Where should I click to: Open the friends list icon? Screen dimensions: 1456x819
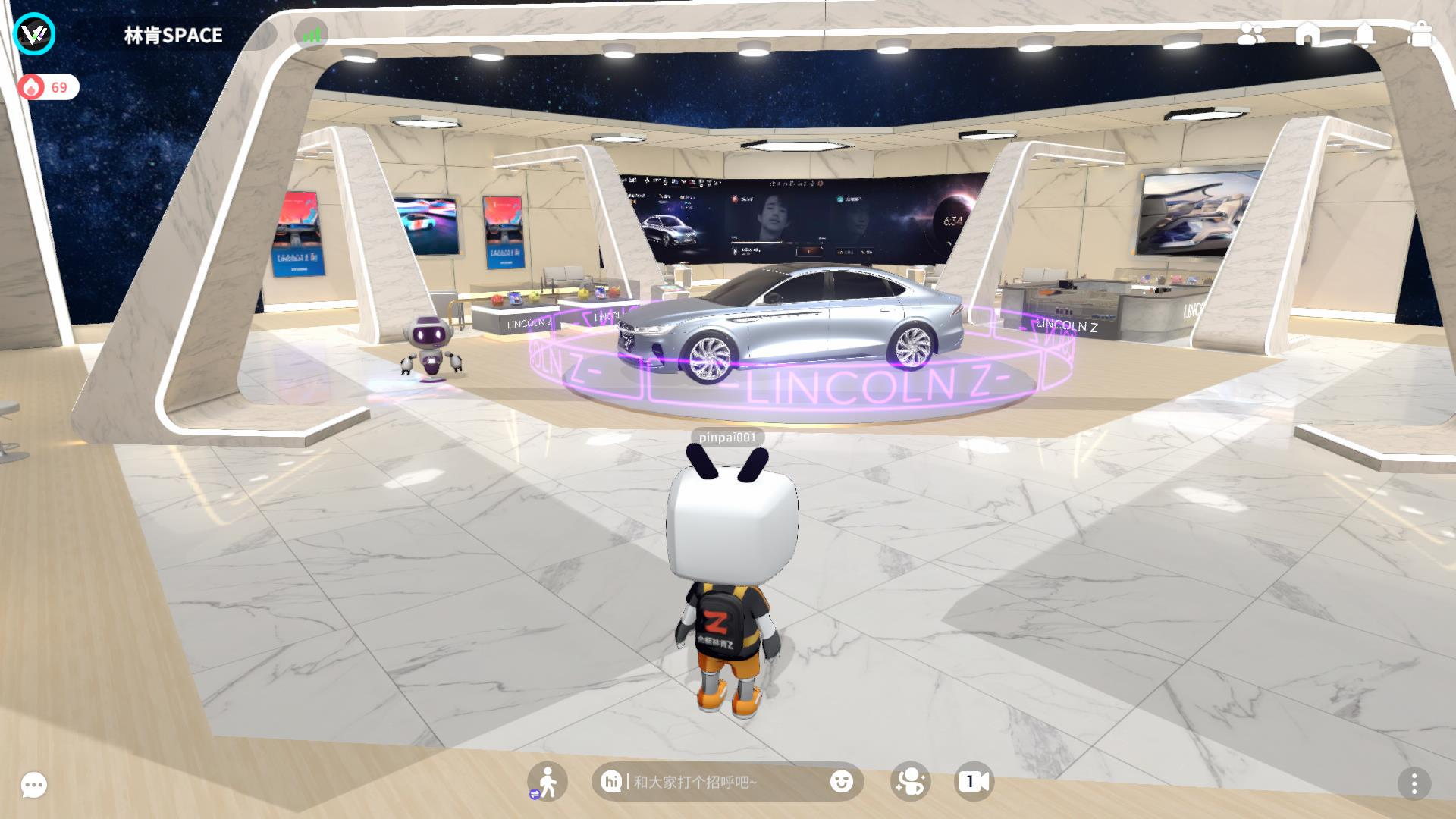pyautogui.click(x=1250, y=35)
